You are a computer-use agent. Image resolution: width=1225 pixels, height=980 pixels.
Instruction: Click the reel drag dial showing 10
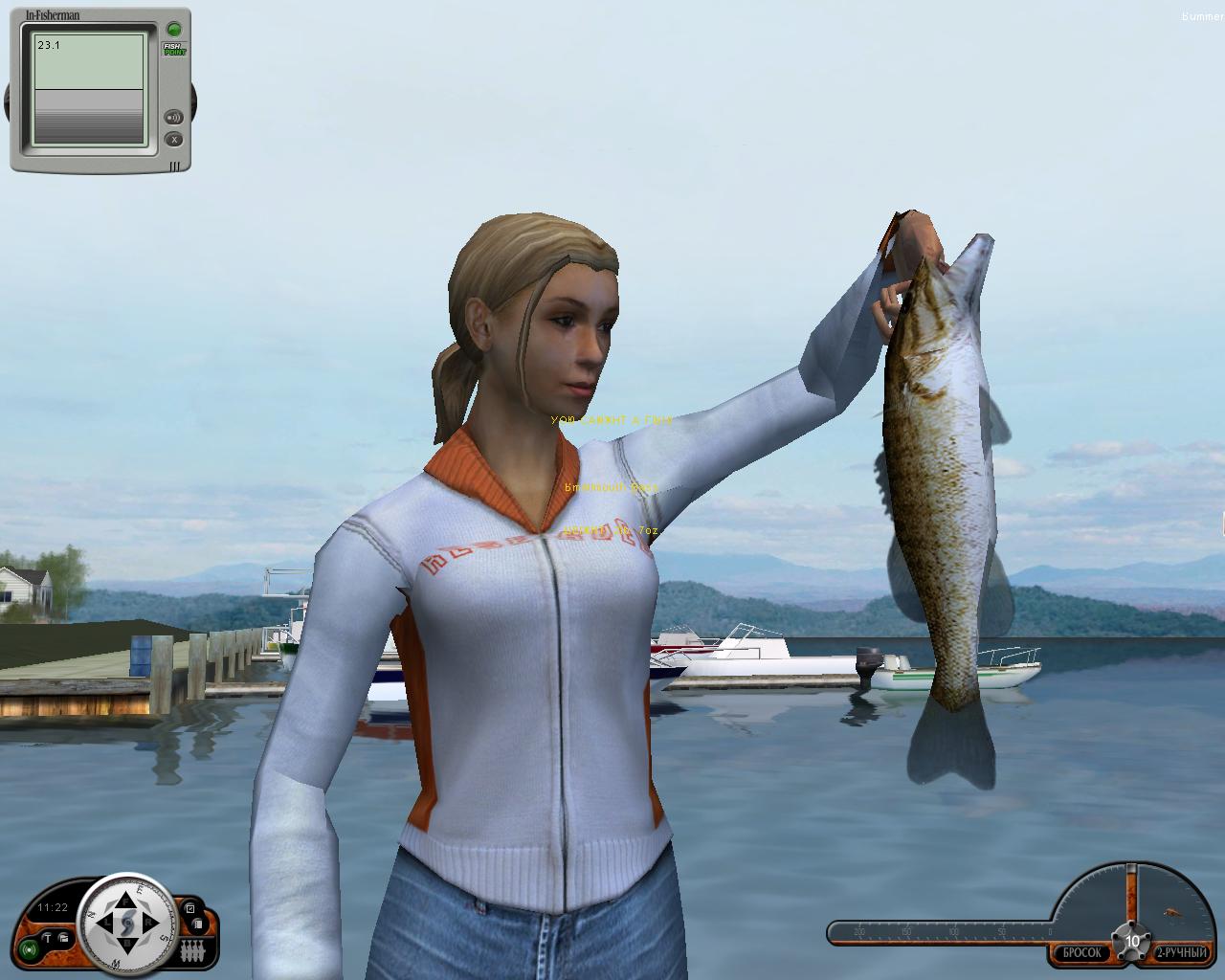tap(1132, 941)
